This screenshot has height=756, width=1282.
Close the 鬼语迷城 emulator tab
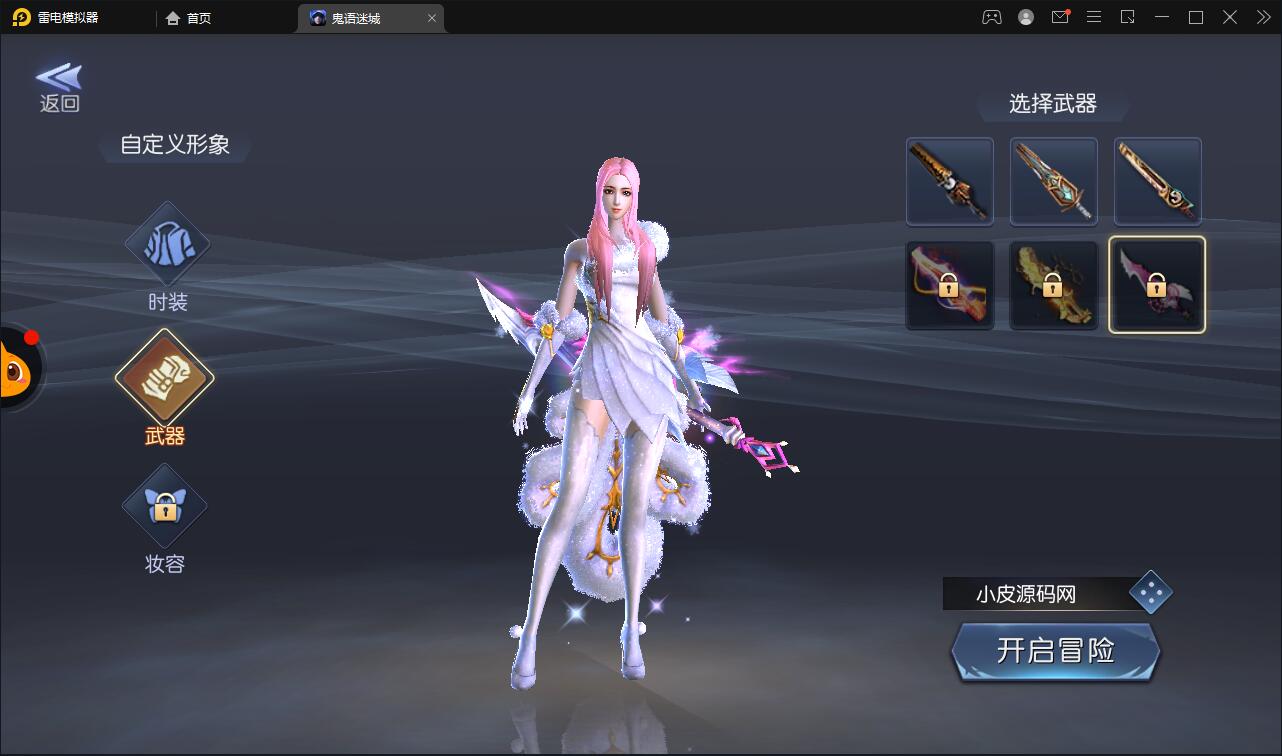(x=432, y=18)
